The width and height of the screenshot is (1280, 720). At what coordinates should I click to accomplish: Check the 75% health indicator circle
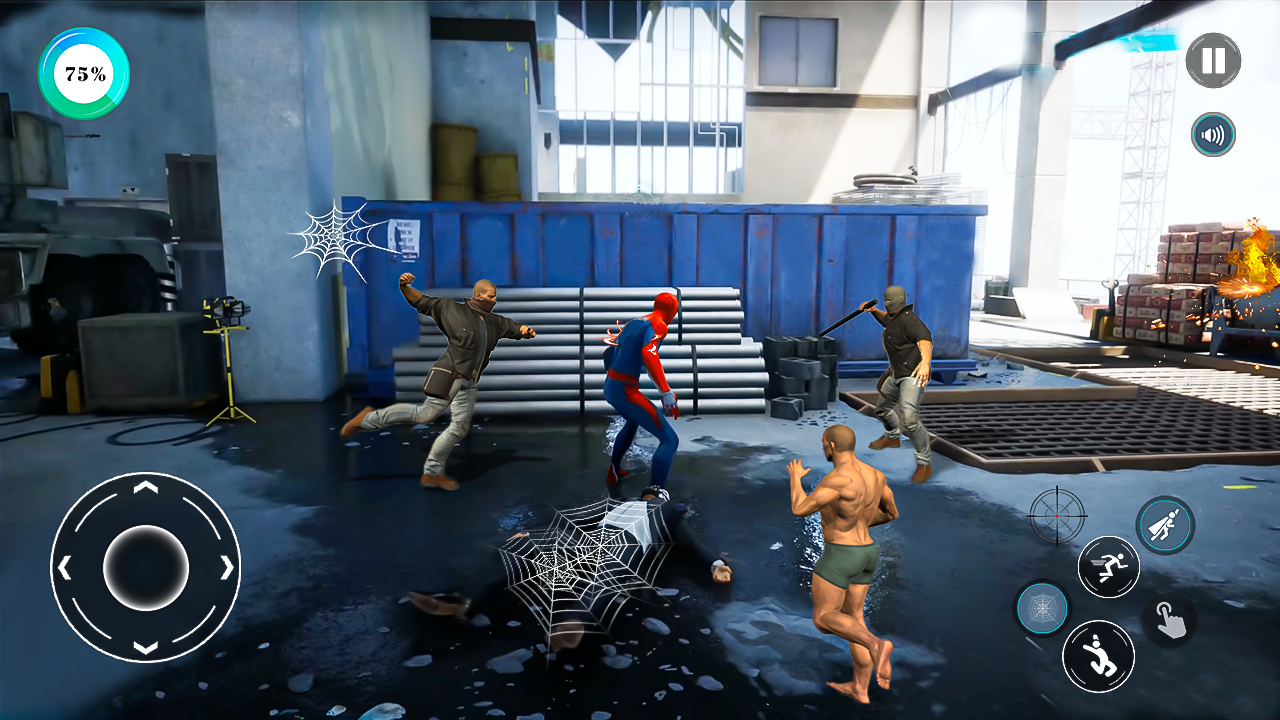coord(83,72)
